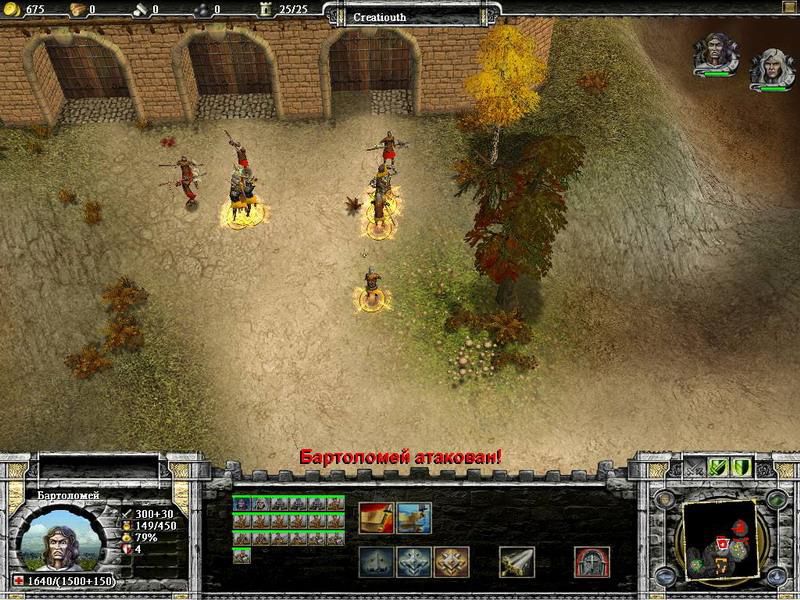The image size is (800, 600).
Task: Use the blue sky ability icon
Action: click(414, 517)
